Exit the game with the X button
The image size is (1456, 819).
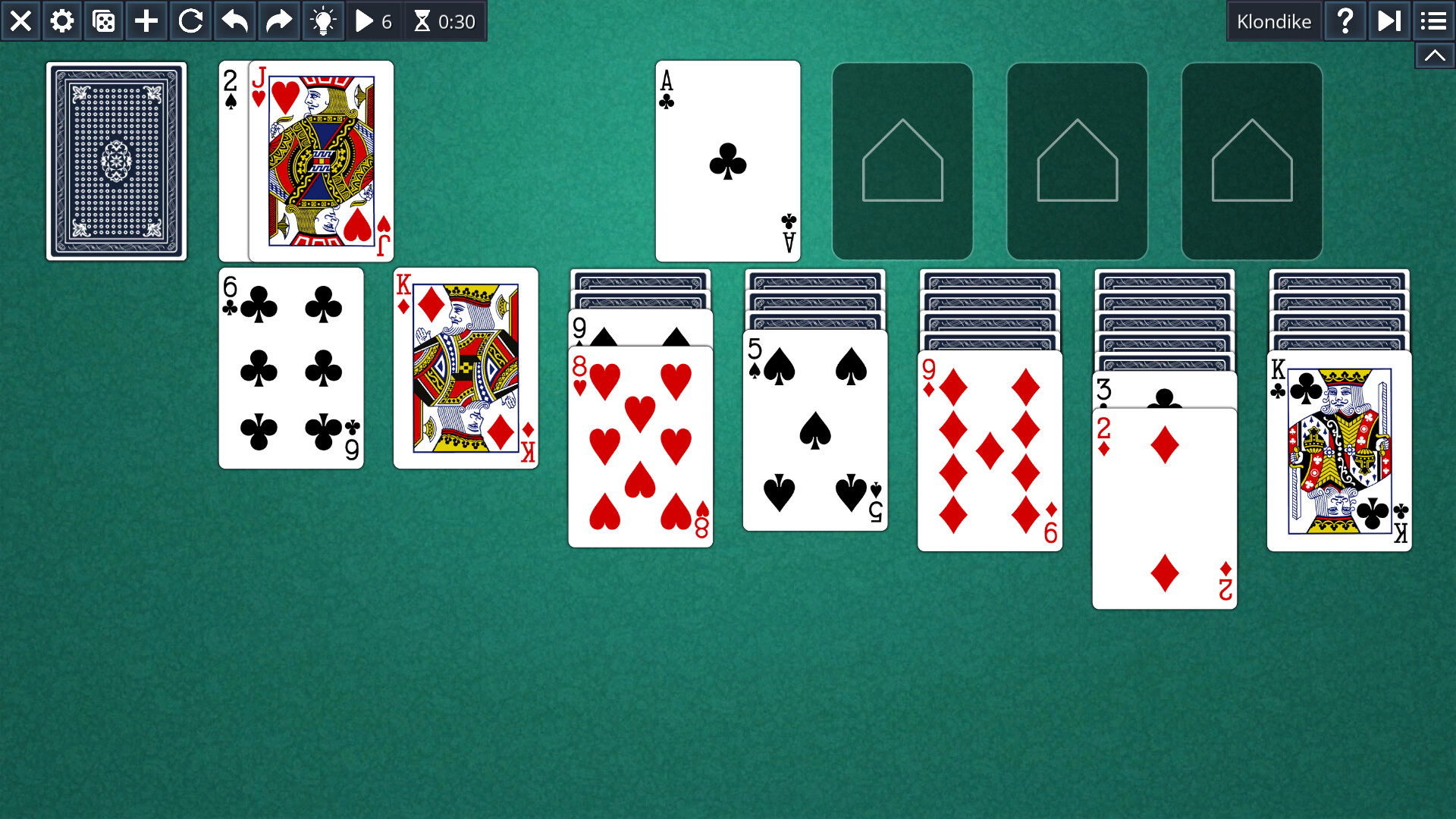(x=20, y=20)
